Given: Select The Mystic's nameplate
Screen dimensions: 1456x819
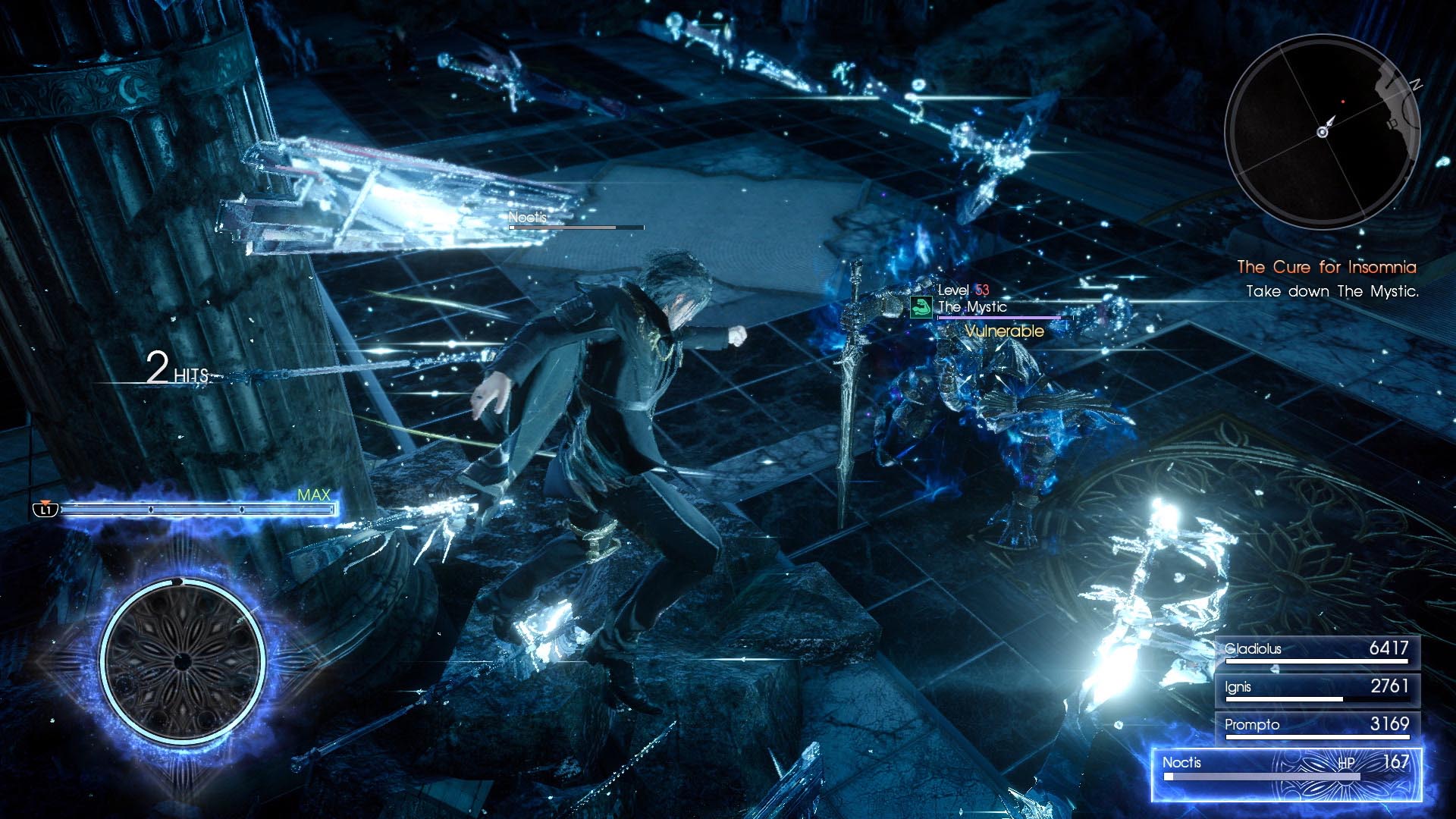Looking at the screenshot, I should (x=971, y=308).
